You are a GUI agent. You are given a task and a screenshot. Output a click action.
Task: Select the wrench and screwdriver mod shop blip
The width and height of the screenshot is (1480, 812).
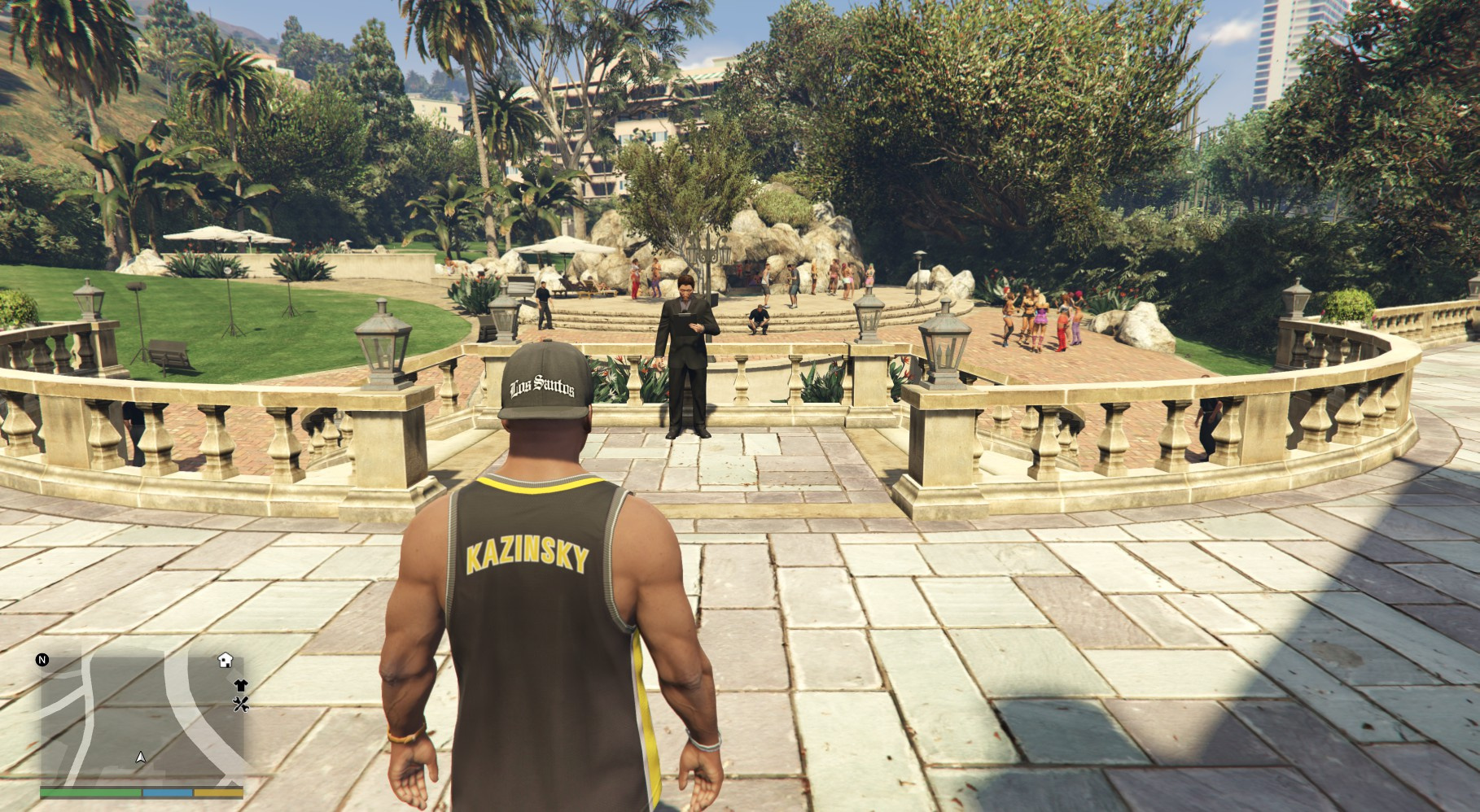click(240, 705)
